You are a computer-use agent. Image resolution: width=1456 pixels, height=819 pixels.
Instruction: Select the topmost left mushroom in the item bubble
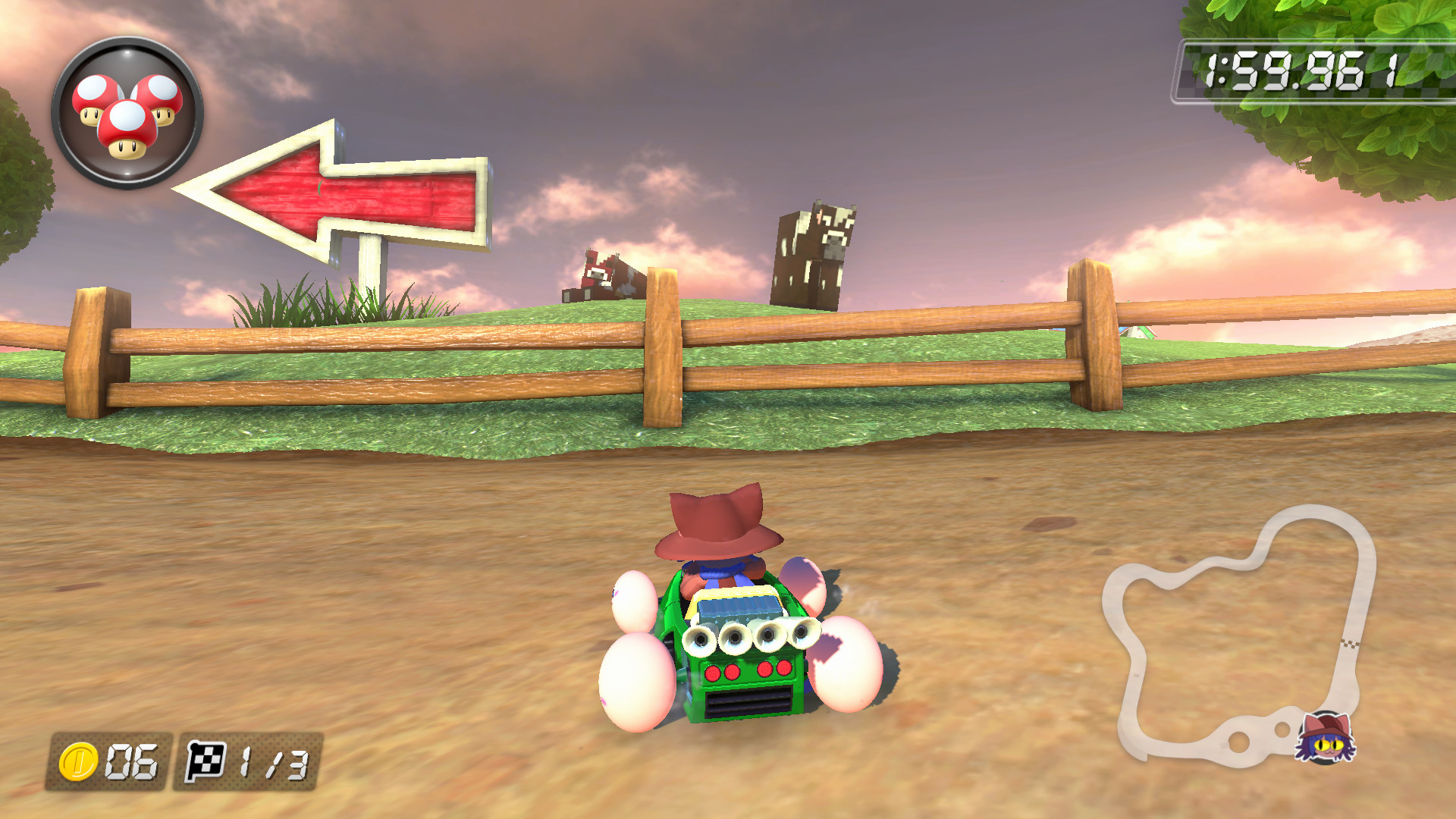[x=96, y=93]
